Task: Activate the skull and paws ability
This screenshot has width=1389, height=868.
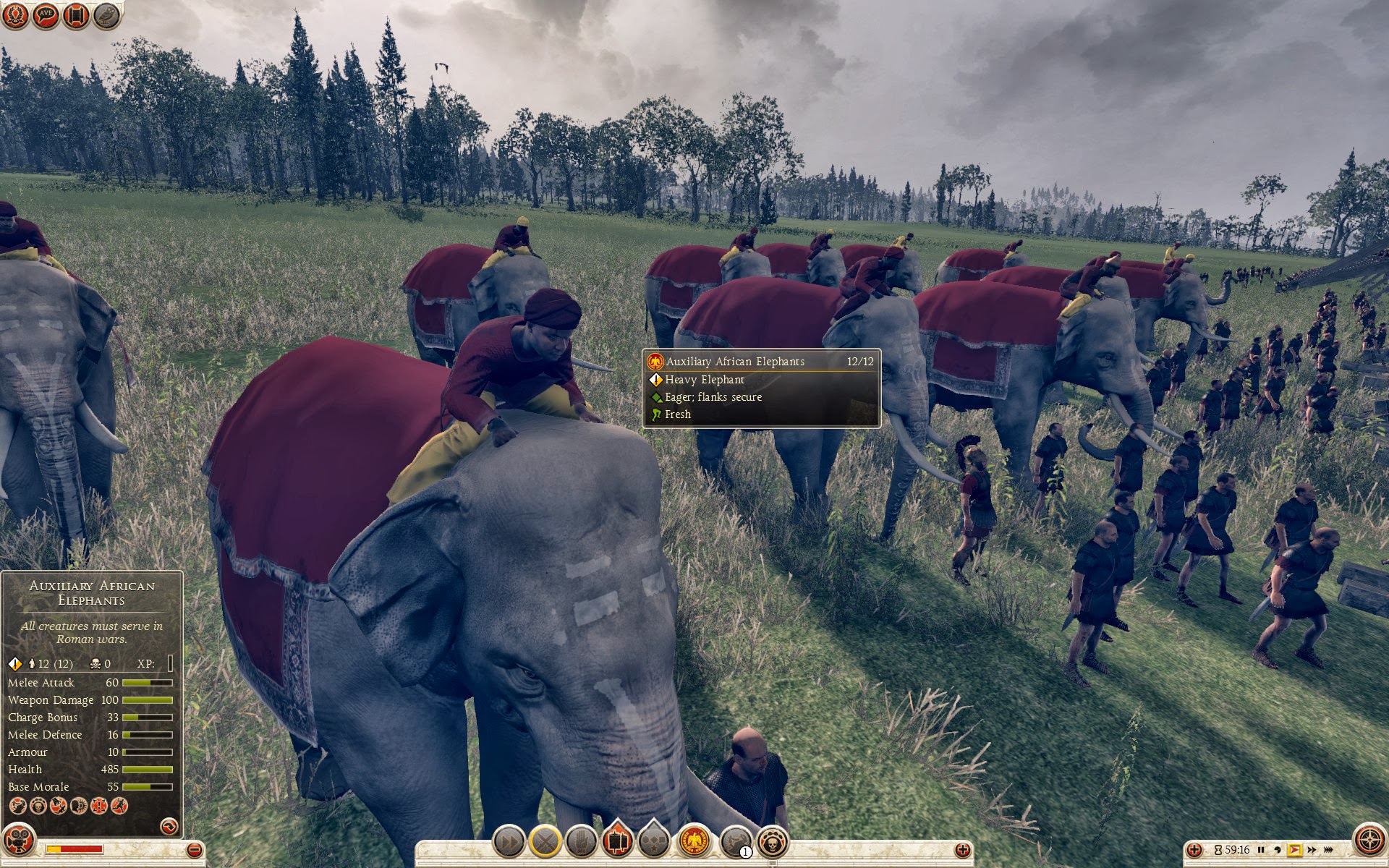Action: [x=772, y=842]
